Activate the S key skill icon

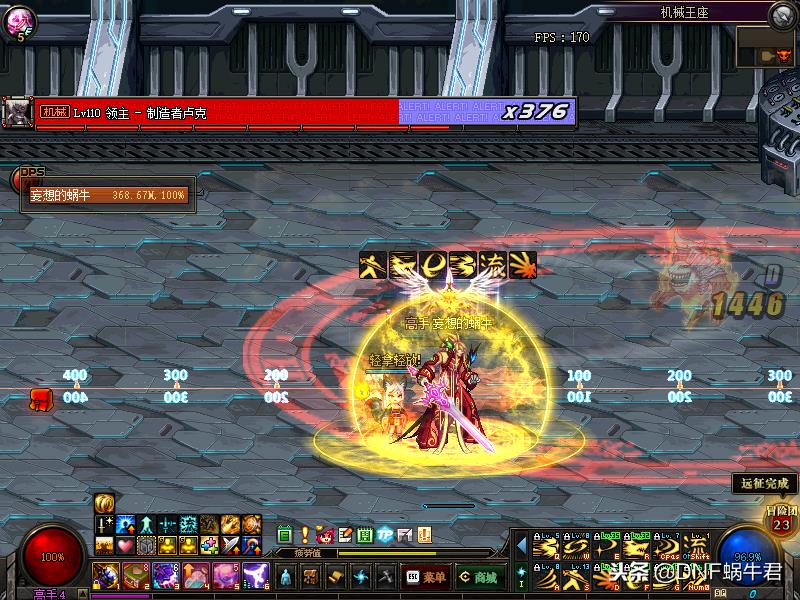573,575
